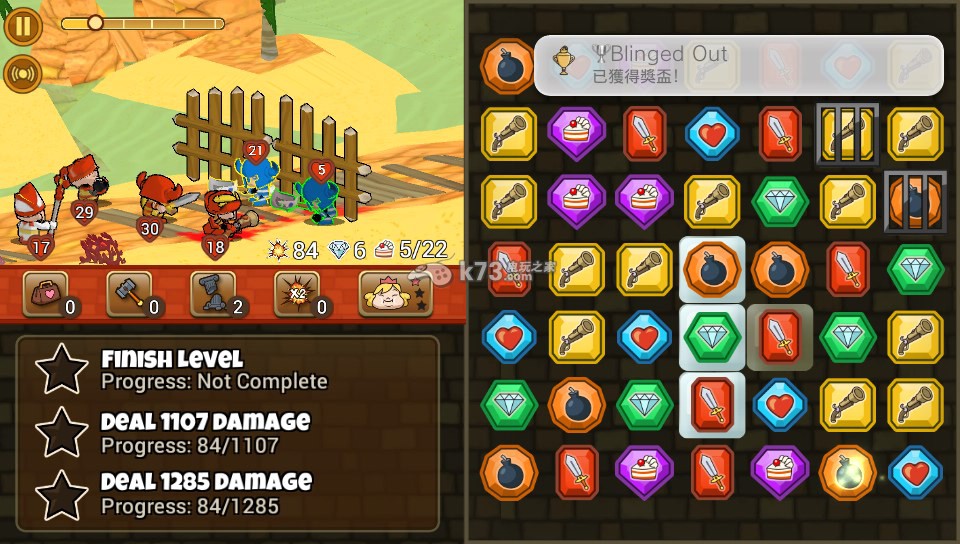Viewport: 960px width, 544px height.
Task: Pause the game with the pause button
Action: (22, 25)
